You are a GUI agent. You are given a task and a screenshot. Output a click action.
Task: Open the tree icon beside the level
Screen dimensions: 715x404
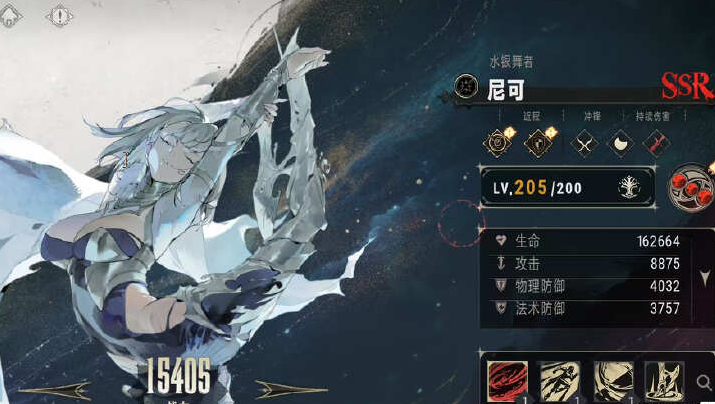tap(632, 187)
